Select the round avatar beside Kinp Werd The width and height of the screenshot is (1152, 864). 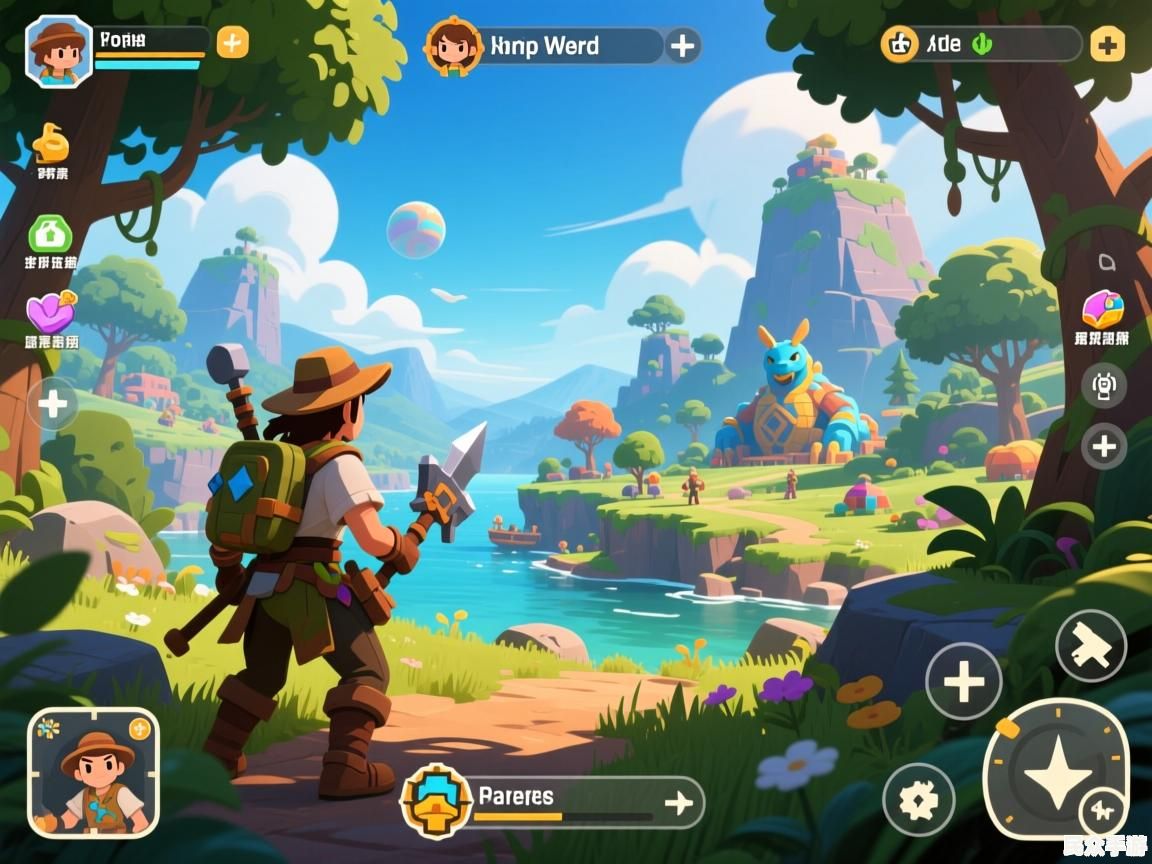453,46
